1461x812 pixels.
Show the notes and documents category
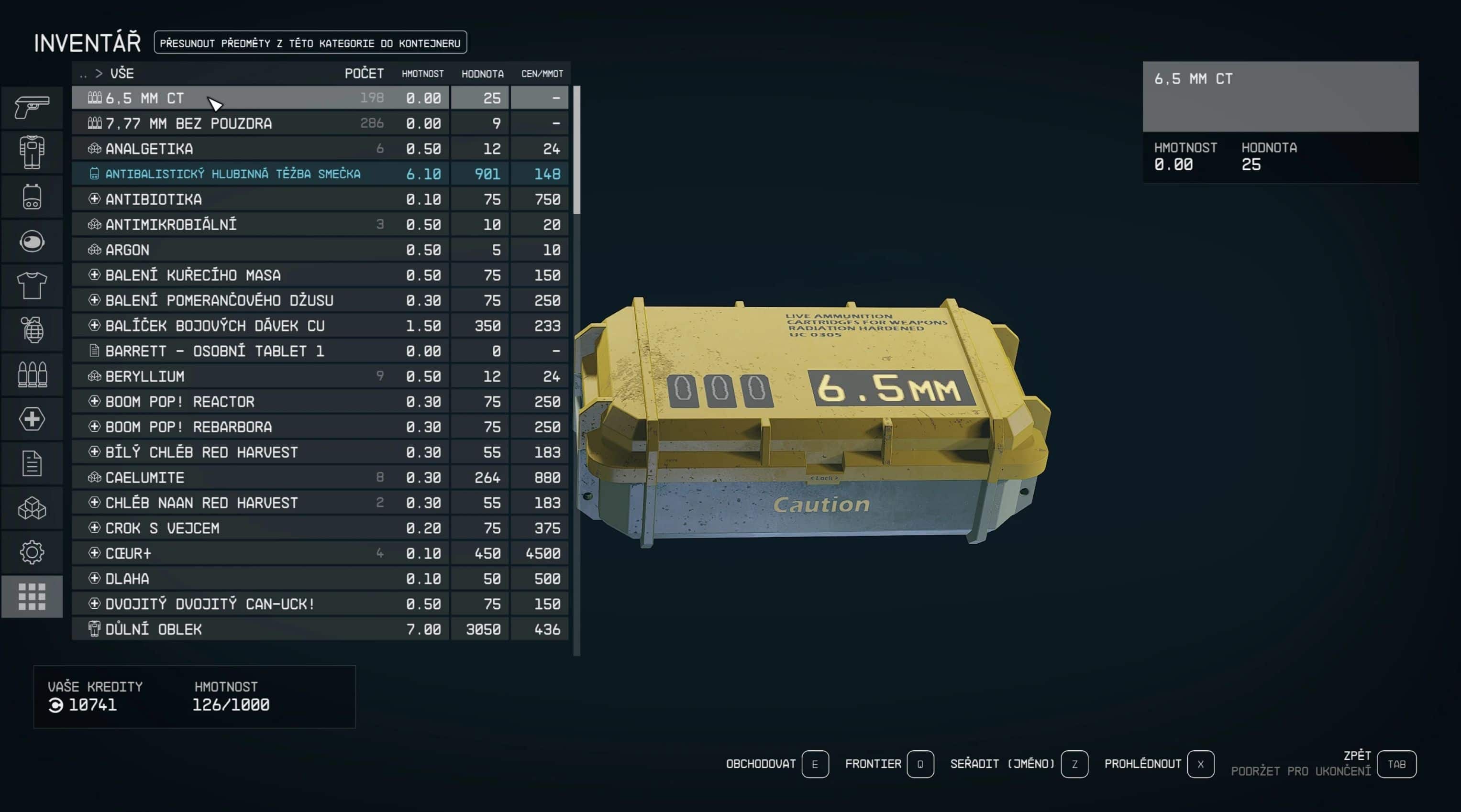point(32,463)
